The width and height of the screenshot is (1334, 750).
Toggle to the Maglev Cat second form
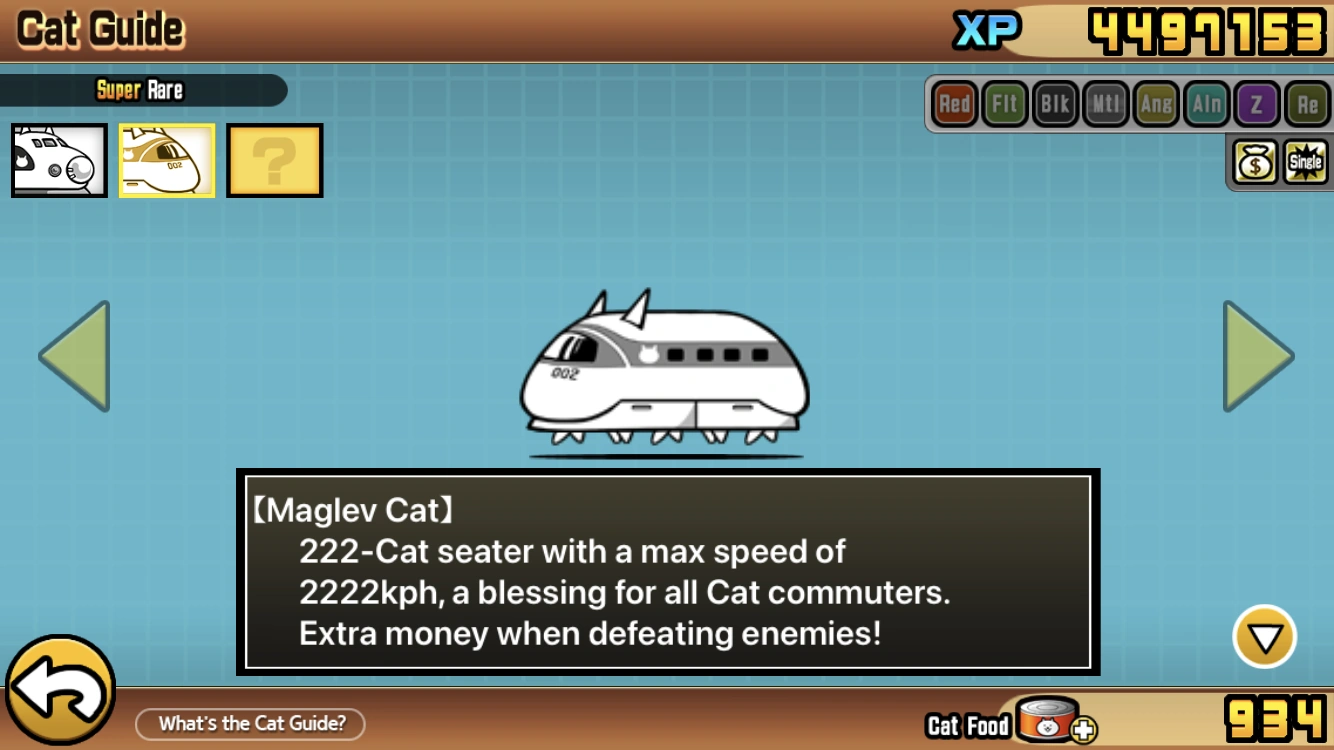(x=166, y=160)
